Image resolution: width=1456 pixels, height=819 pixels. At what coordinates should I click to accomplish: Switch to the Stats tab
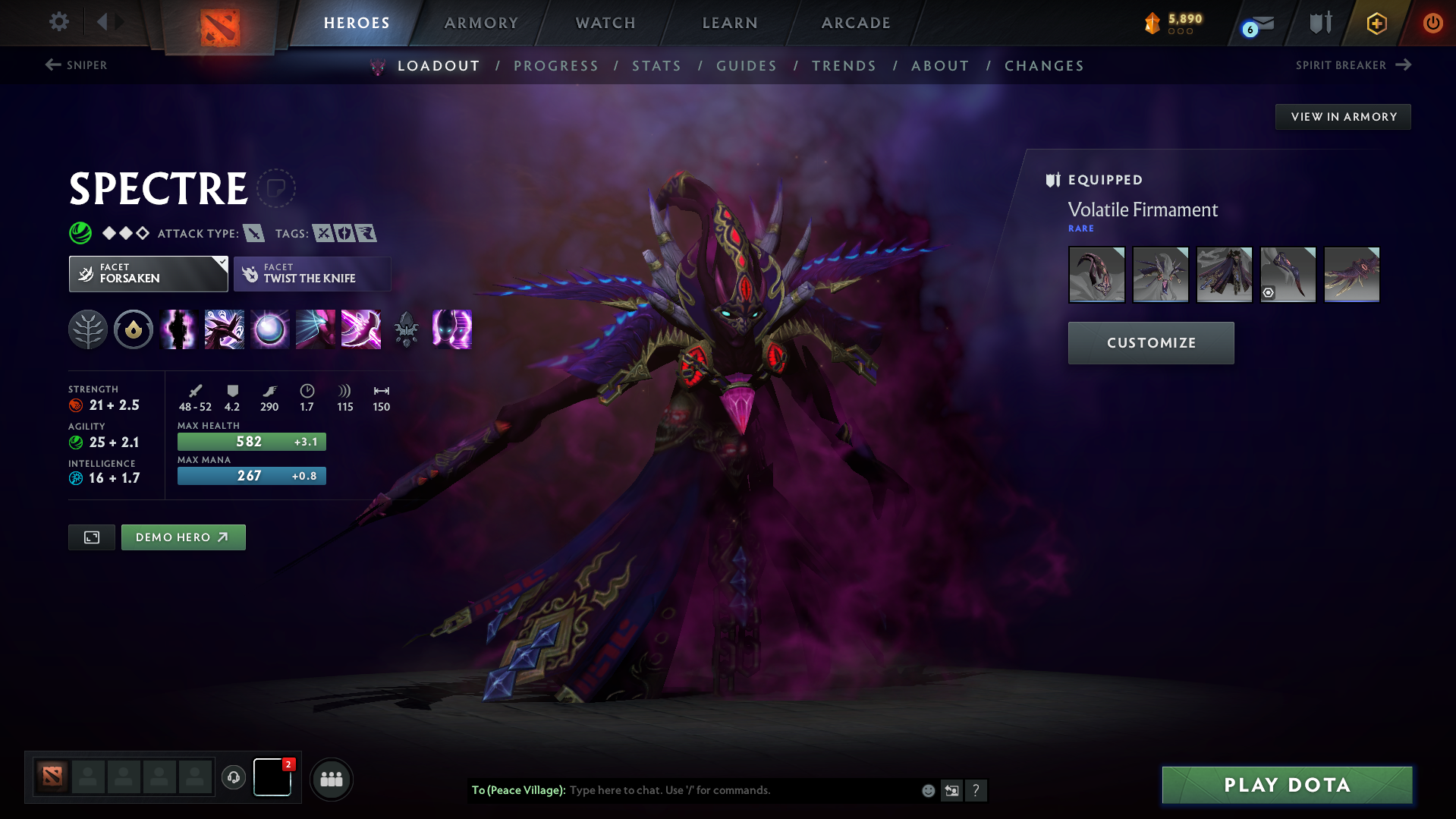(x=656, y=66)
